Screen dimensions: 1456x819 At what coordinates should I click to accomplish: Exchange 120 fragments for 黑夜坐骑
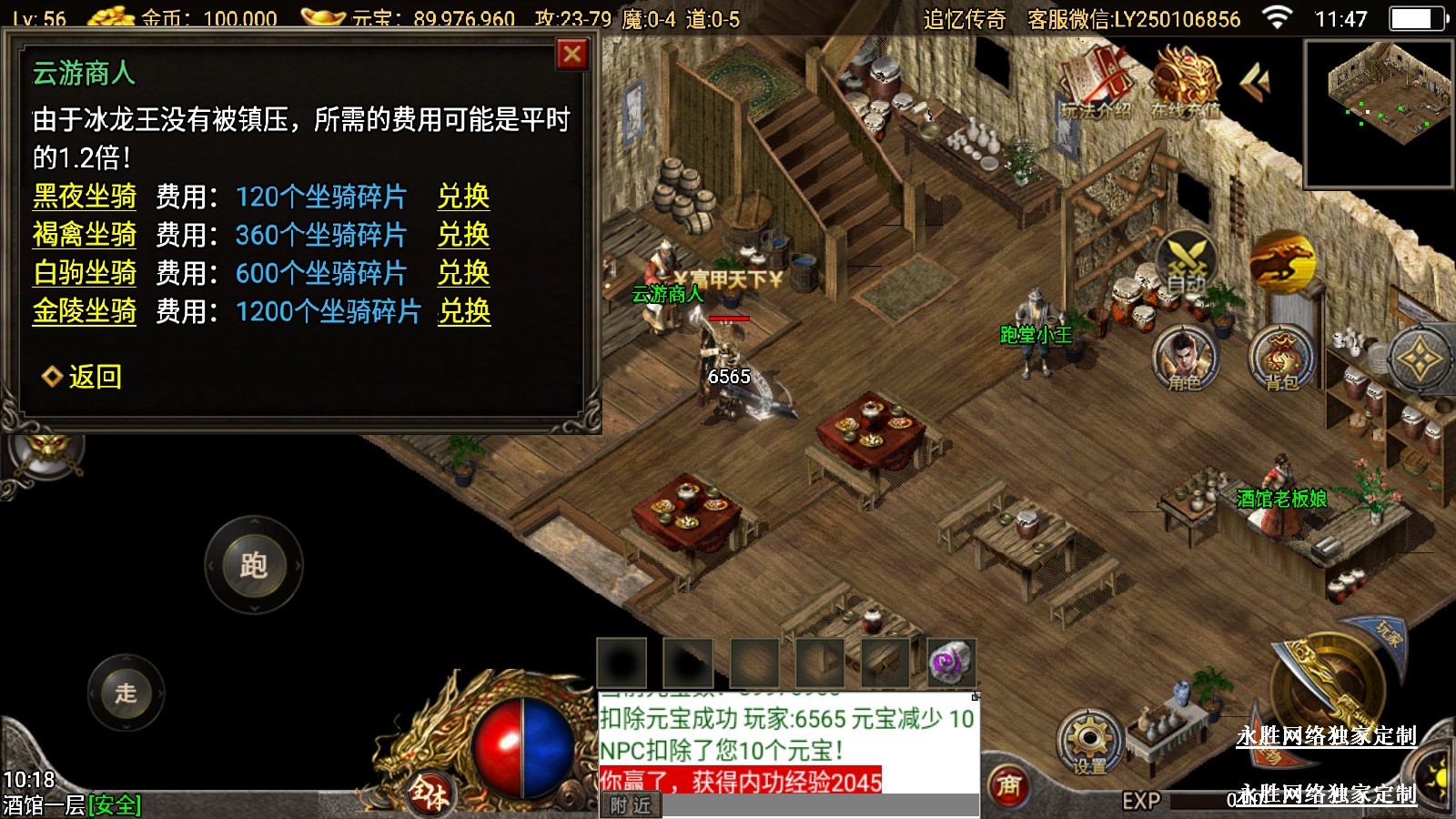(463, 197)
